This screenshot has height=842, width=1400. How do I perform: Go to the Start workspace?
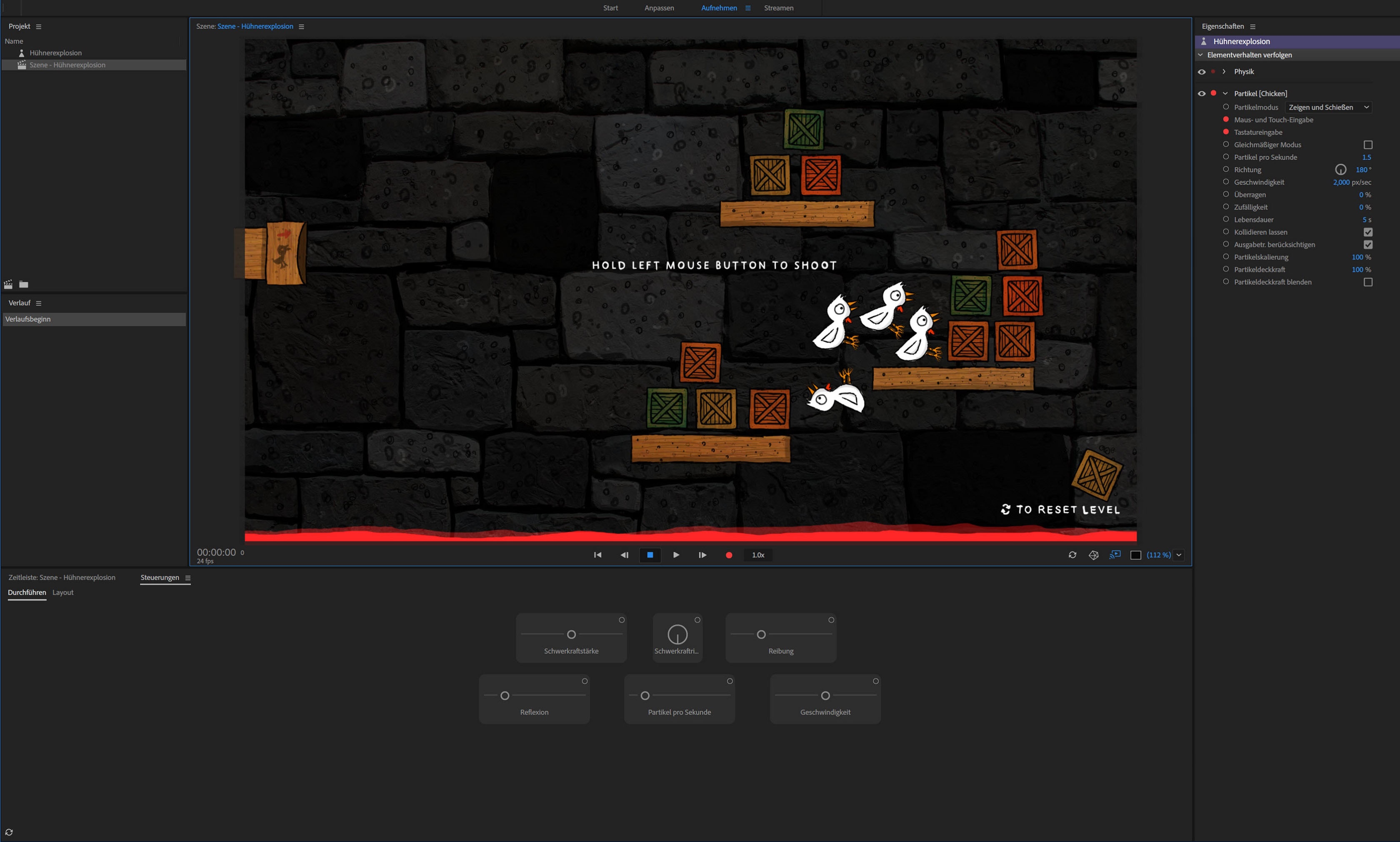click(x=610, y=8)
